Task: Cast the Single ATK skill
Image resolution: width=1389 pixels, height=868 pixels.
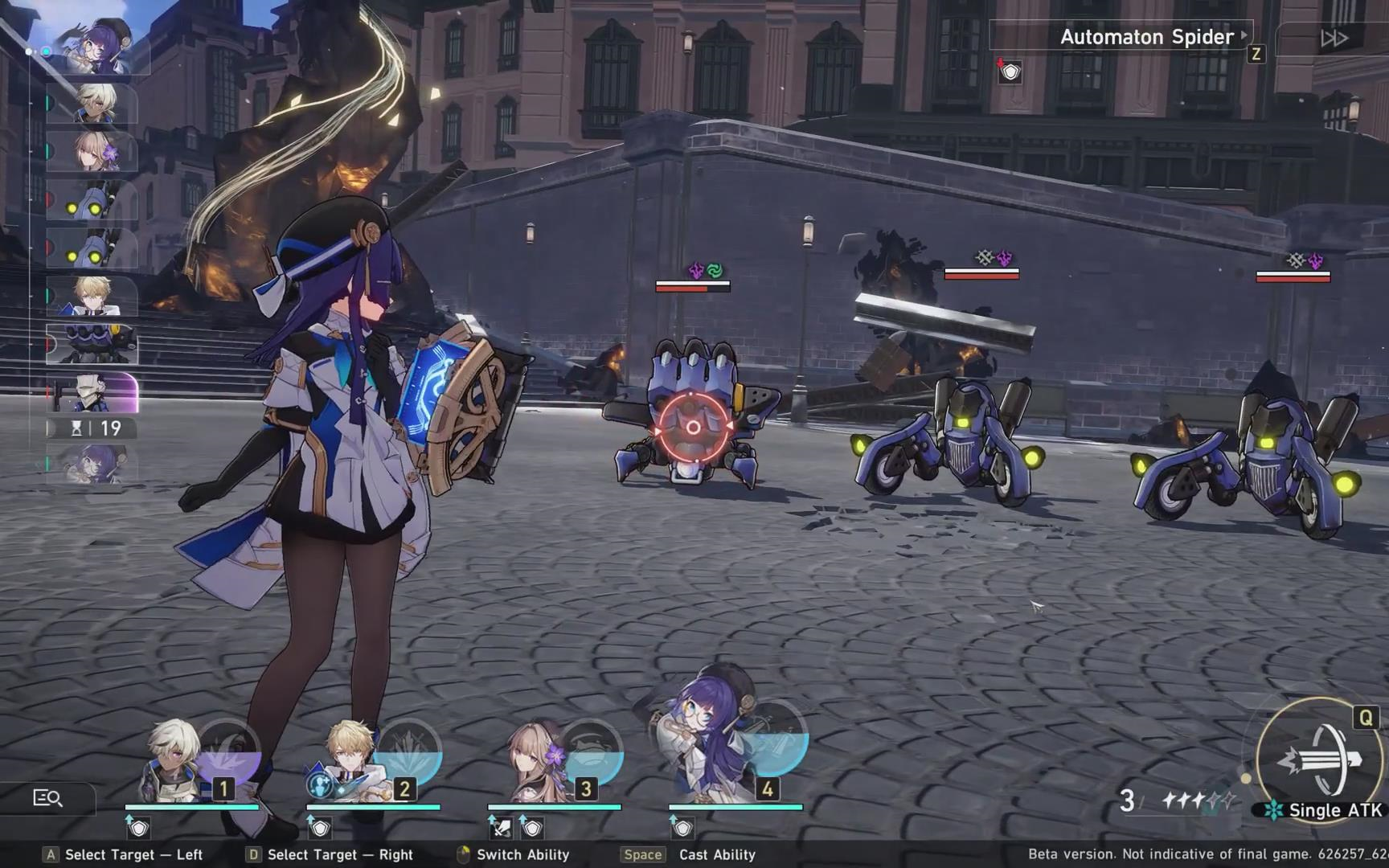Action: (1318, 760)
